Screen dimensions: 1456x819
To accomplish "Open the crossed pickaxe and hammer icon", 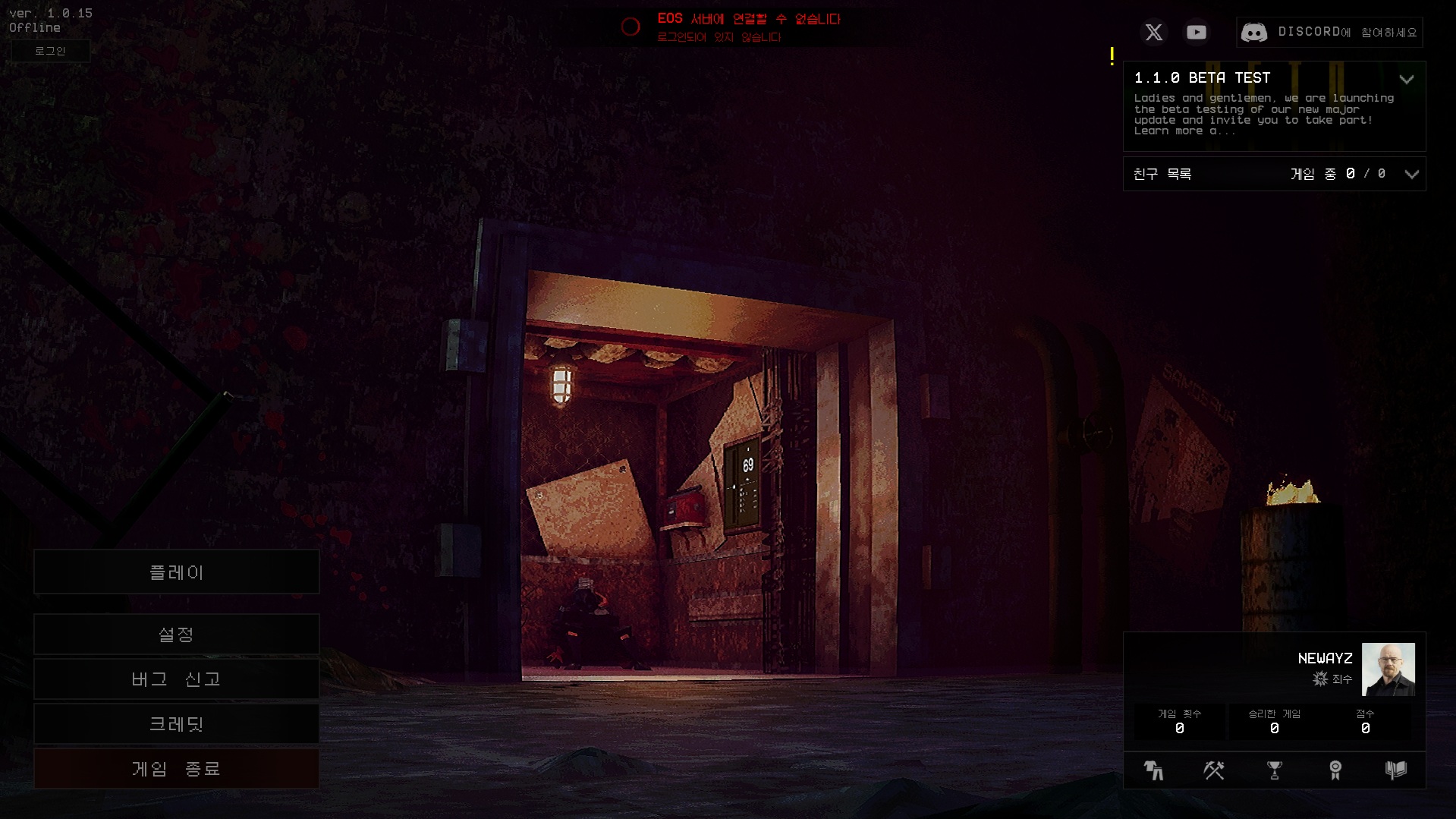I will tap(1214, 770).
